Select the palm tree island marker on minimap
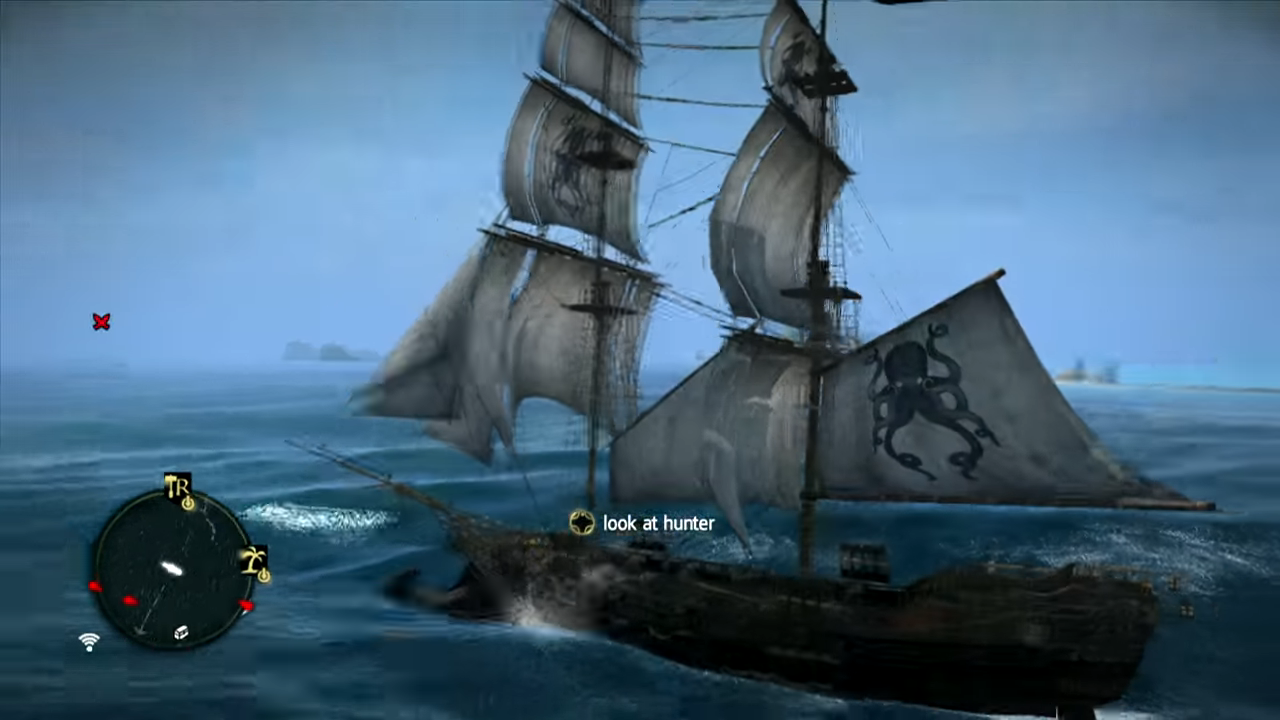The height and width of the screenshot is (720, 1280). pyautogui.click(x=252, y=558)
